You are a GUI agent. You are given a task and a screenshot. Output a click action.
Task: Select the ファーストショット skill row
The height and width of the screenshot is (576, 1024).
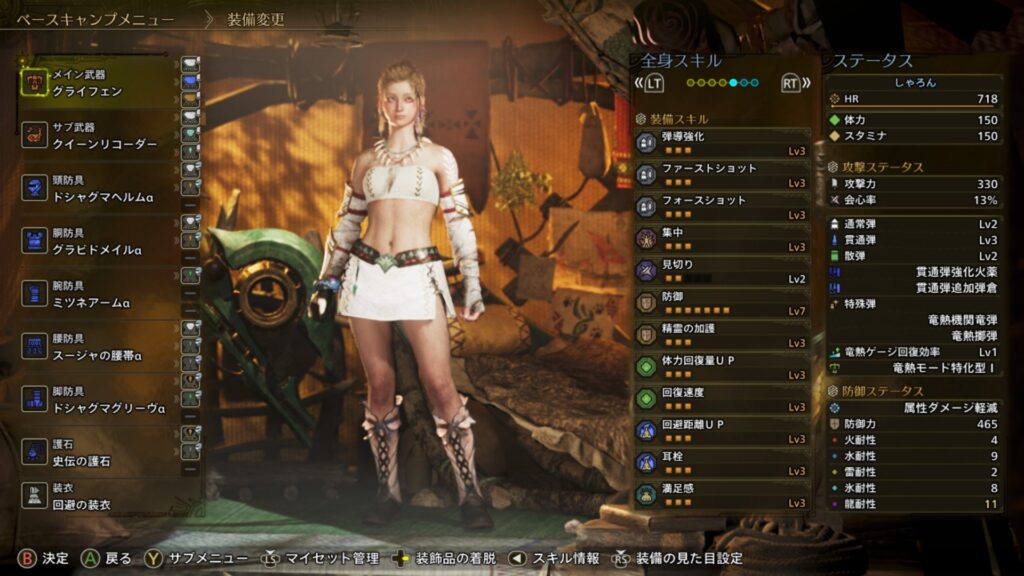(722, 175)
